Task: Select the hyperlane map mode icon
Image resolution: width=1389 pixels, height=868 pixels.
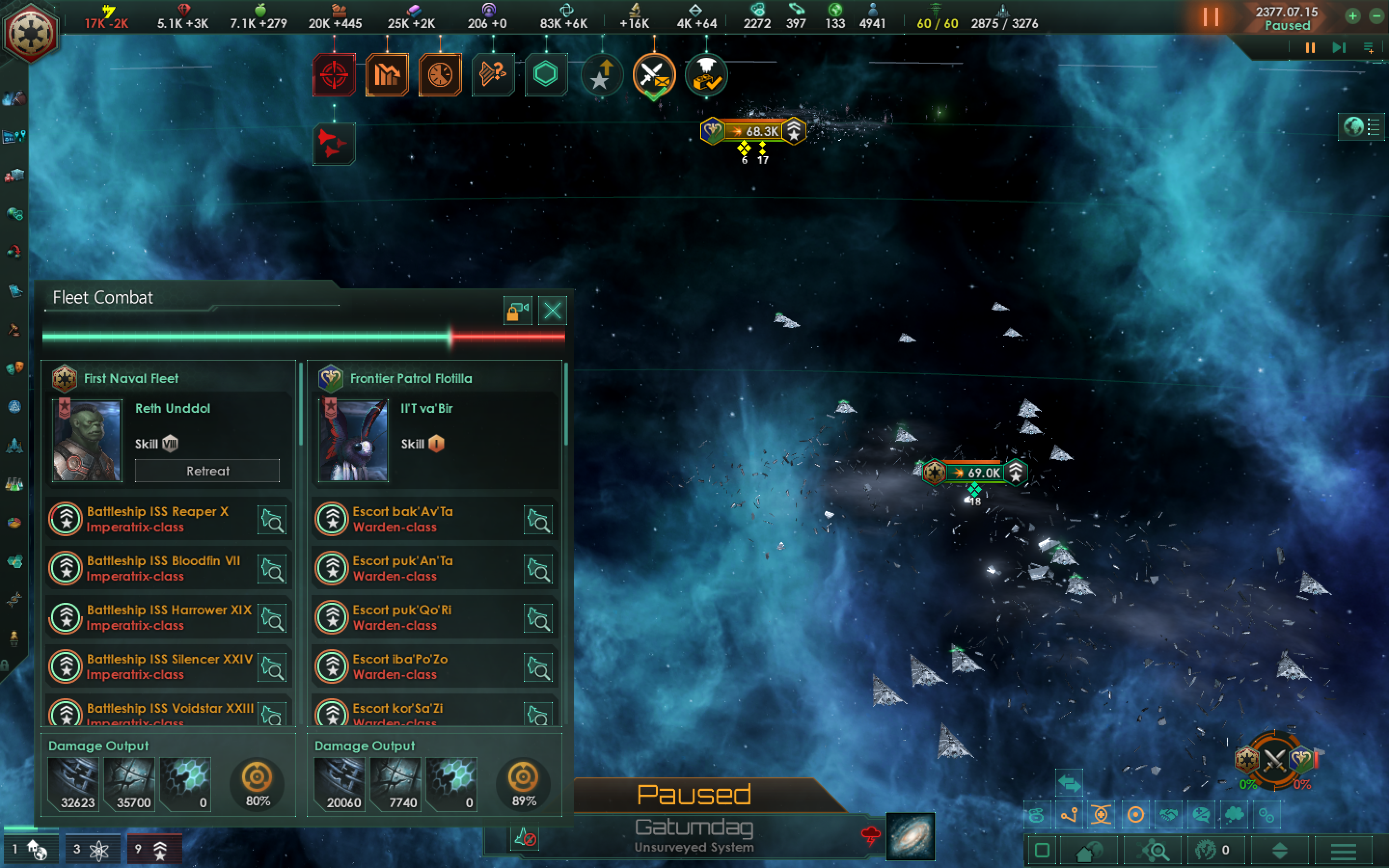Action: [1069, 814]
